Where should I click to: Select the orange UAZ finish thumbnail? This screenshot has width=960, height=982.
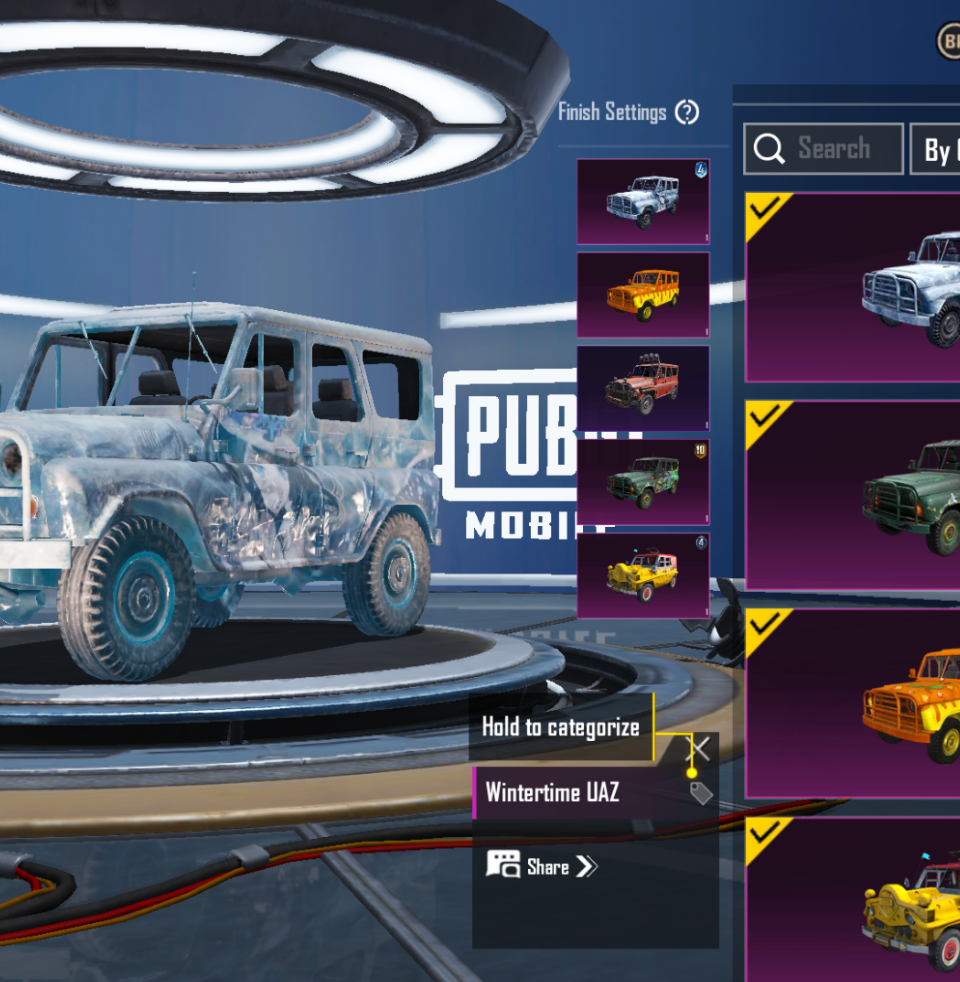pos(643,294)
